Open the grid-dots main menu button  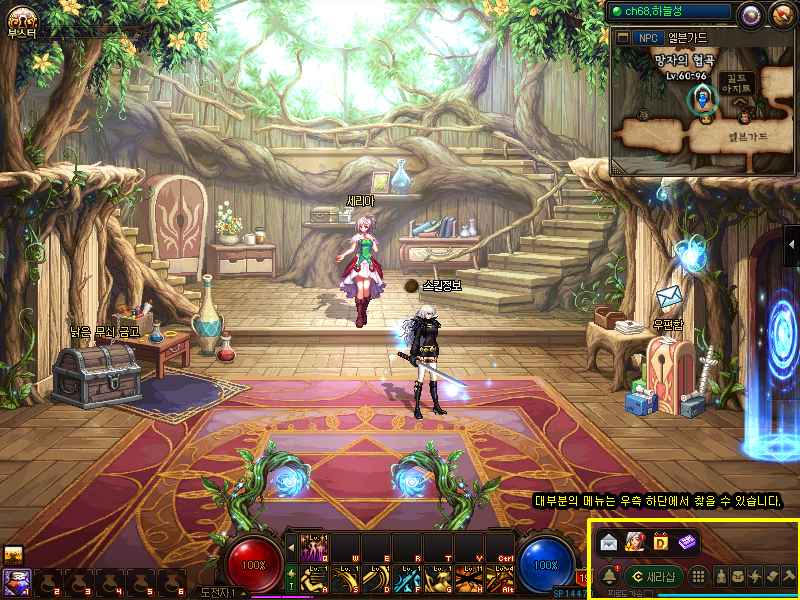(699, 576)
